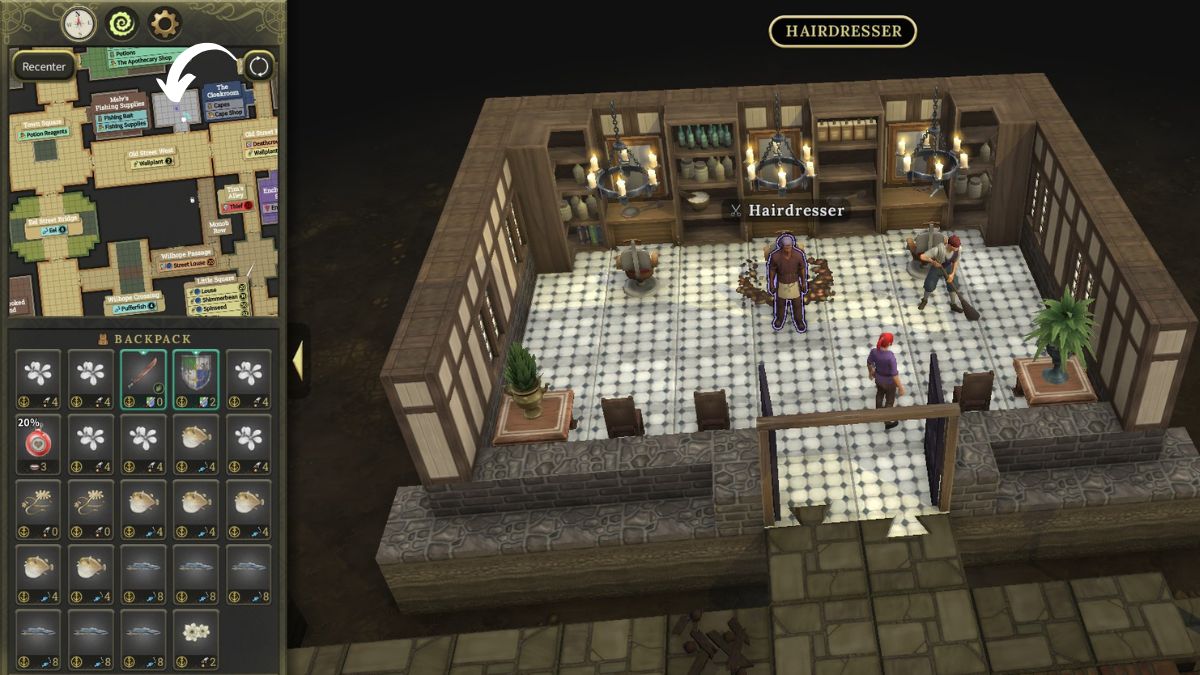The image size is (1200, 675).
Task: Select Old Street West on the map
Action: tap(151, 153)
